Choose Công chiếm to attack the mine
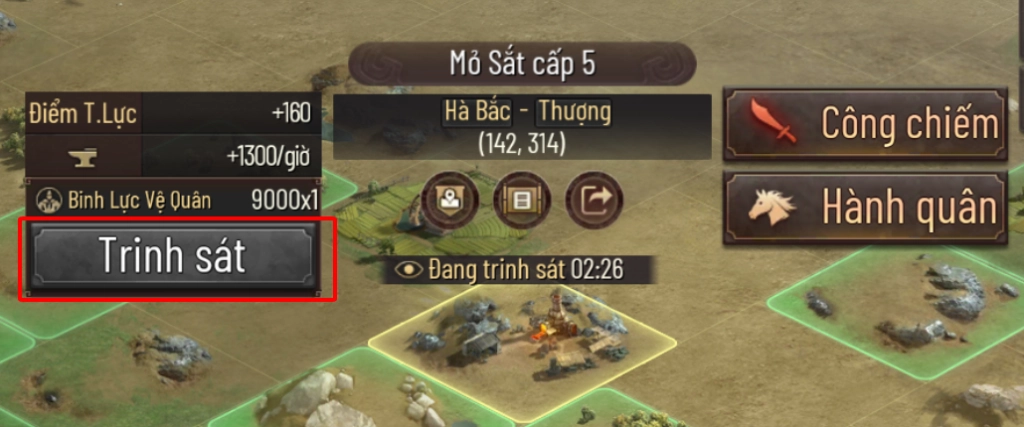The height and width of the screenshot is (427, 1024). (x=865, y=125)
